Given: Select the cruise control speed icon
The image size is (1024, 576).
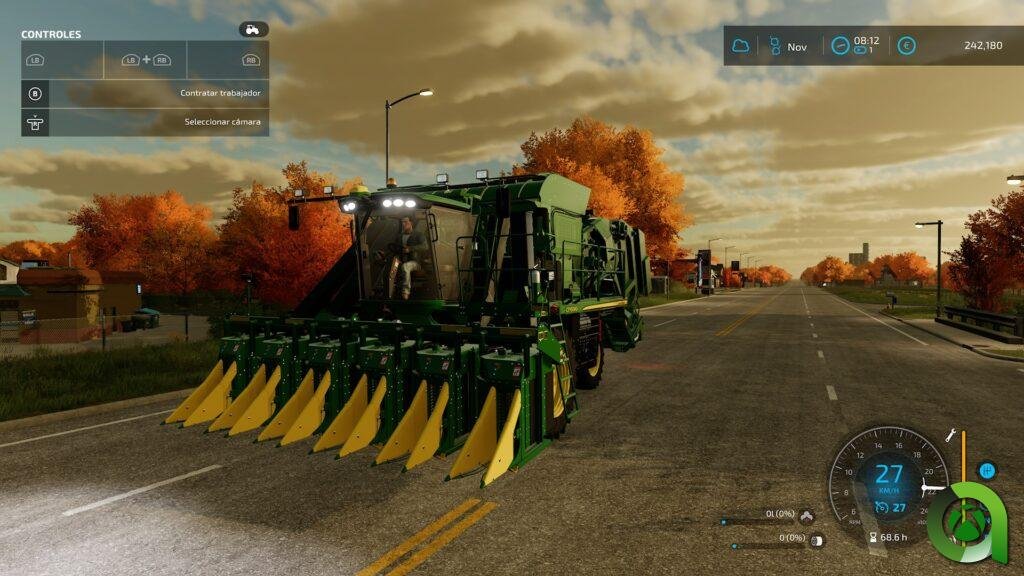Looking at the screenshot, I should pos(880,507).
